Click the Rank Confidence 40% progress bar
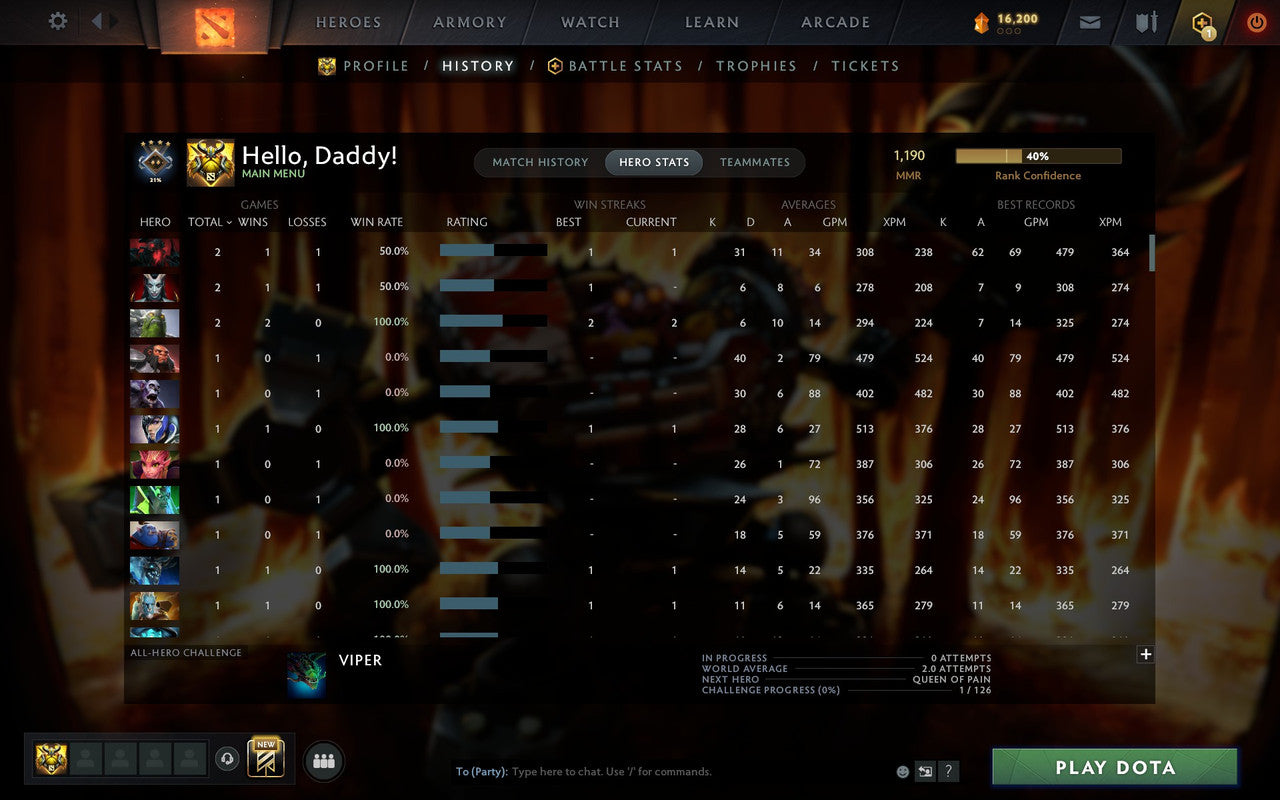Screen dimensions: 1280x800 pos(1039,155)
